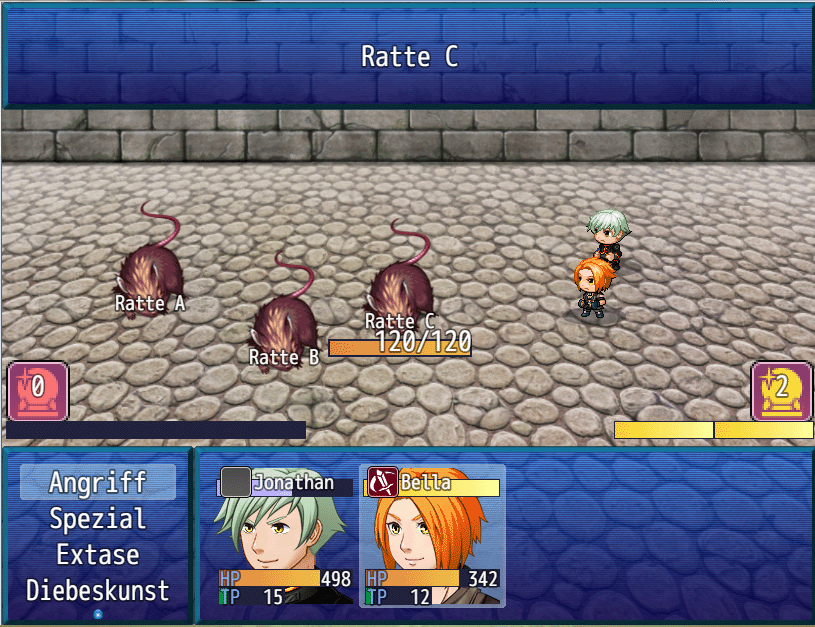
Task: Open the Extase command
Action: coord(98,555)
